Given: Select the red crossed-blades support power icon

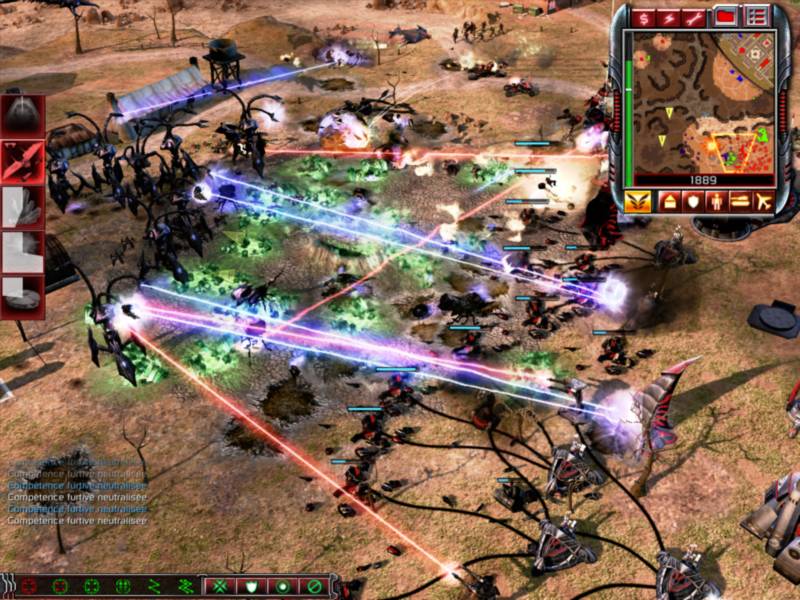Looking at the screenshot, I should point(22,159).
